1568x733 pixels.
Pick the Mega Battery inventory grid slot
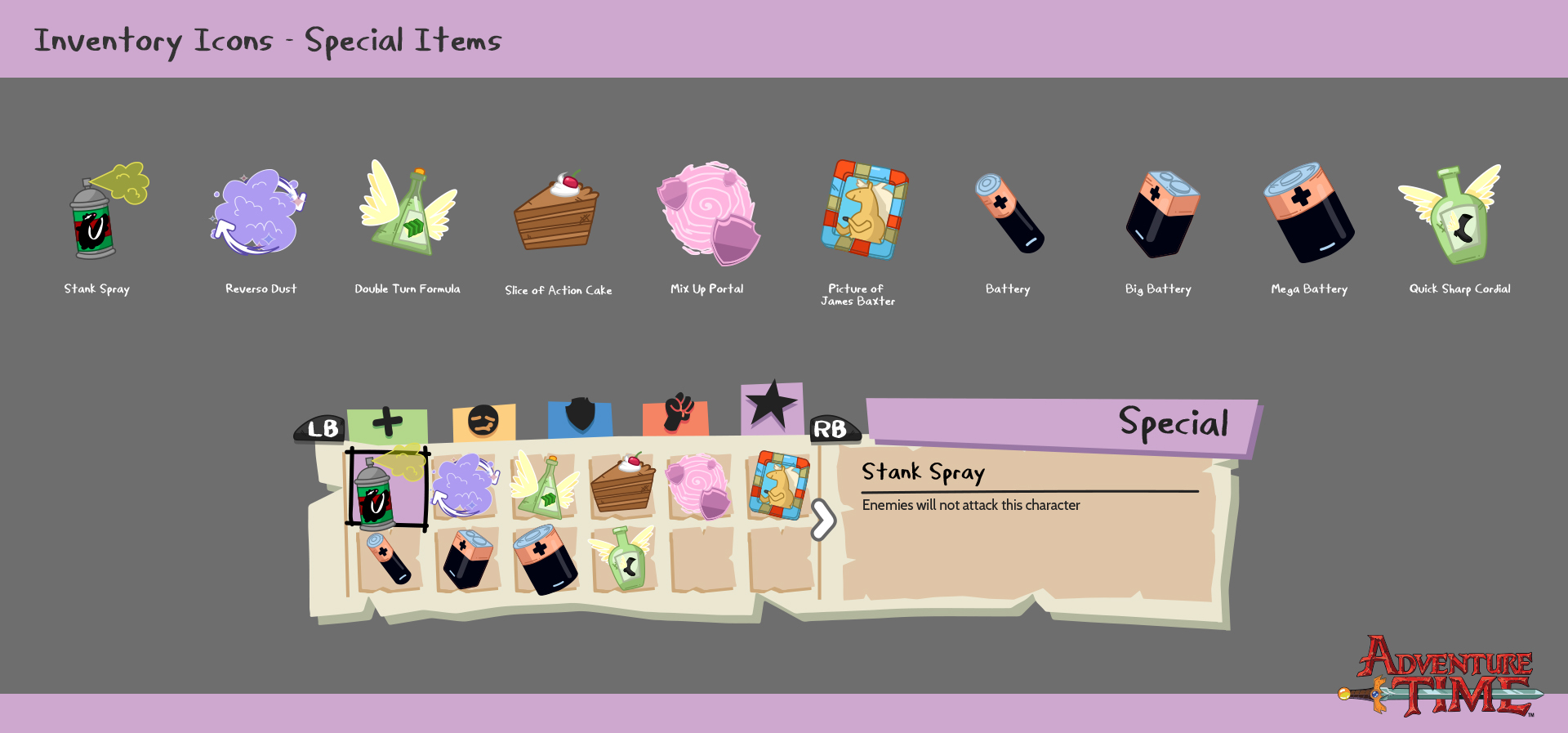(x=545, y=560)
